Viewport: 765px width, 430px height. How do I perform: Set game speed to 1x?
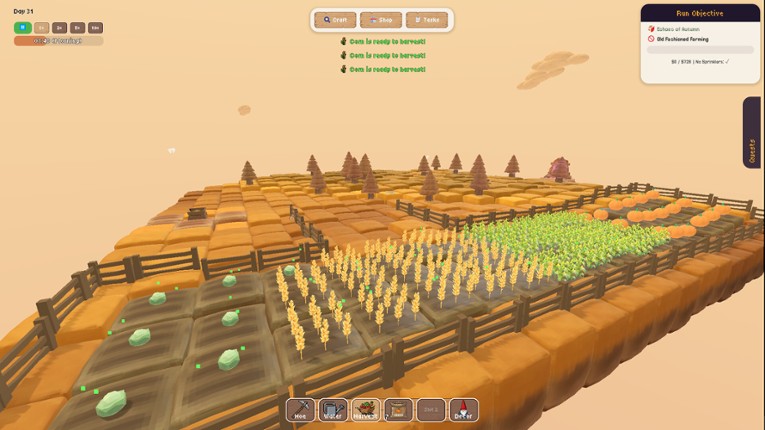pos(41,28)
